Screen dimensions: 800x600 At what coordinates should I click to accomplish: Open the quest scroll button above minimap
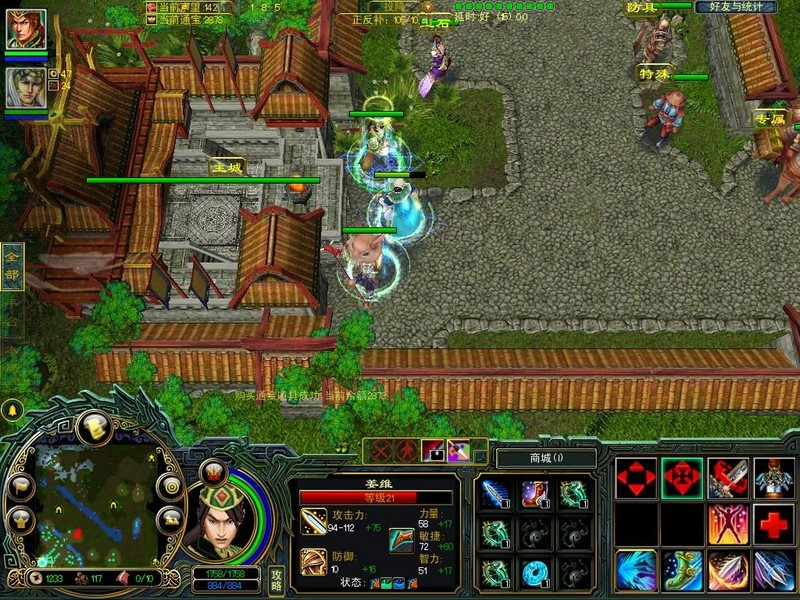[x=93, y=427]
